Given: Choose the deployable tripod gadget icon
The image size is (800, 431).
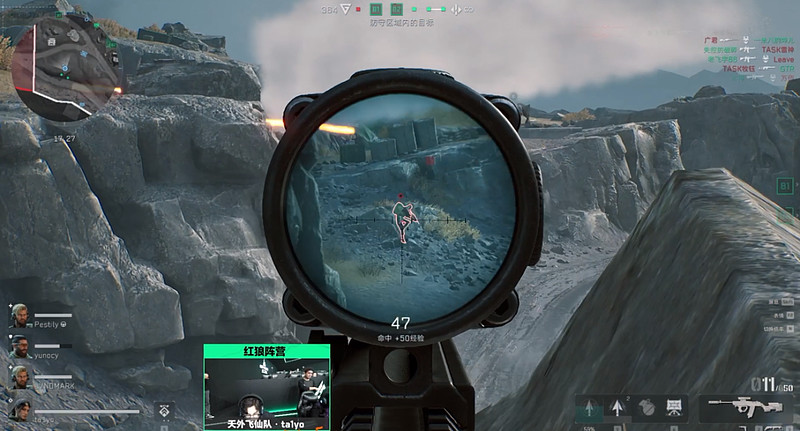Looking at the screenshot, I should pos(675,408).
